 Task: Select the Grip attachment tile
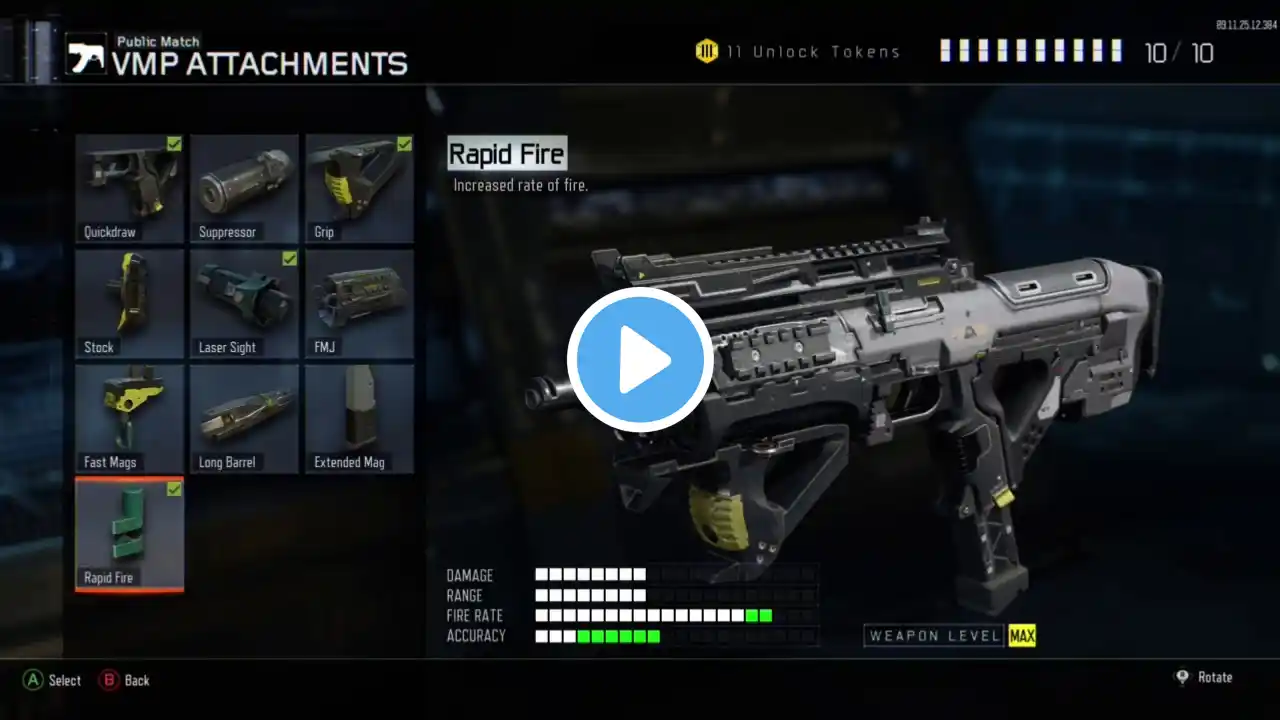(359, 188)
